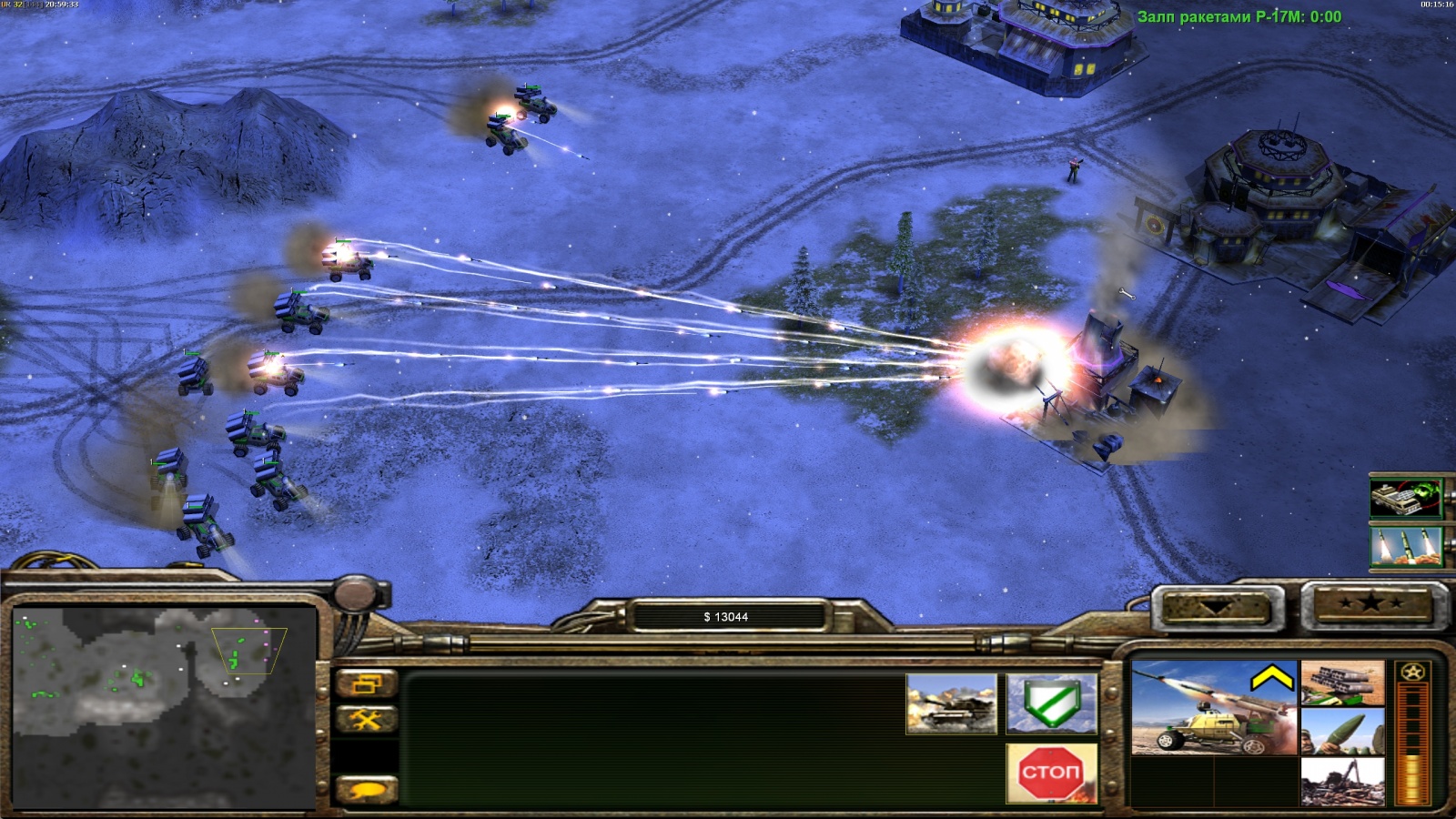Screen dimensions: 1456x819
Task: Click the minimap
Action: (164, 708)
